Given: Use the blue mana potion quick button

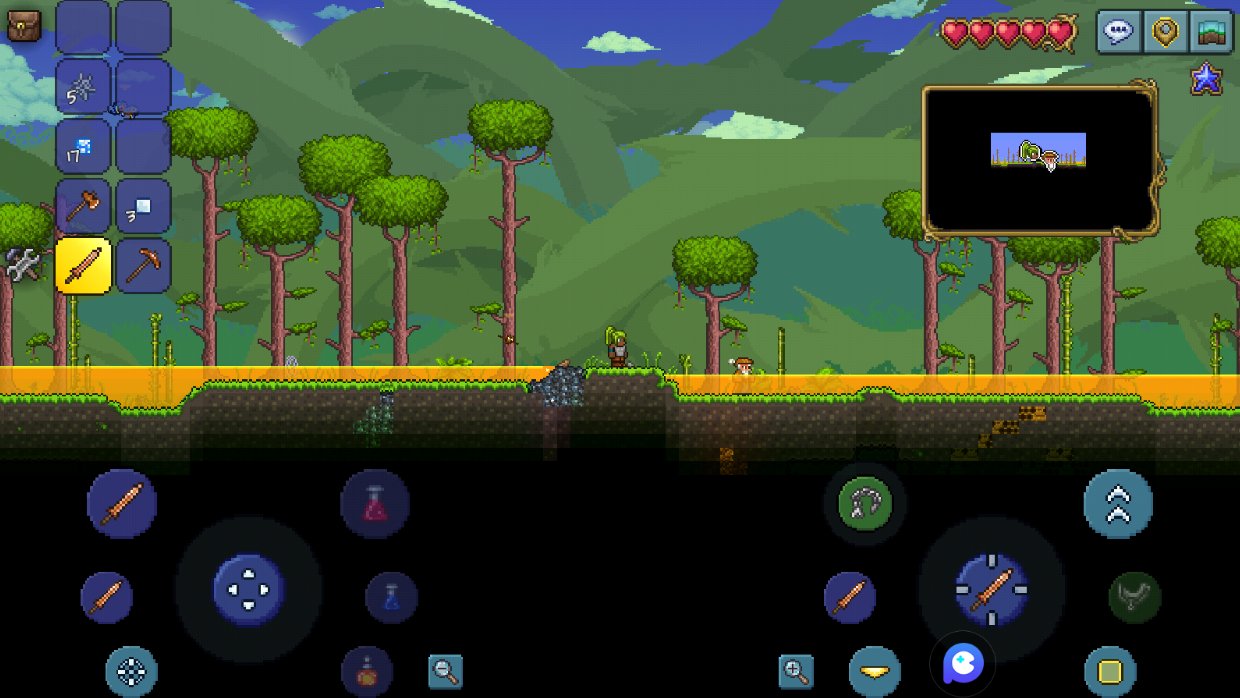Looking at the screenshot, I should pyautogui.click(x=391, y=598).
